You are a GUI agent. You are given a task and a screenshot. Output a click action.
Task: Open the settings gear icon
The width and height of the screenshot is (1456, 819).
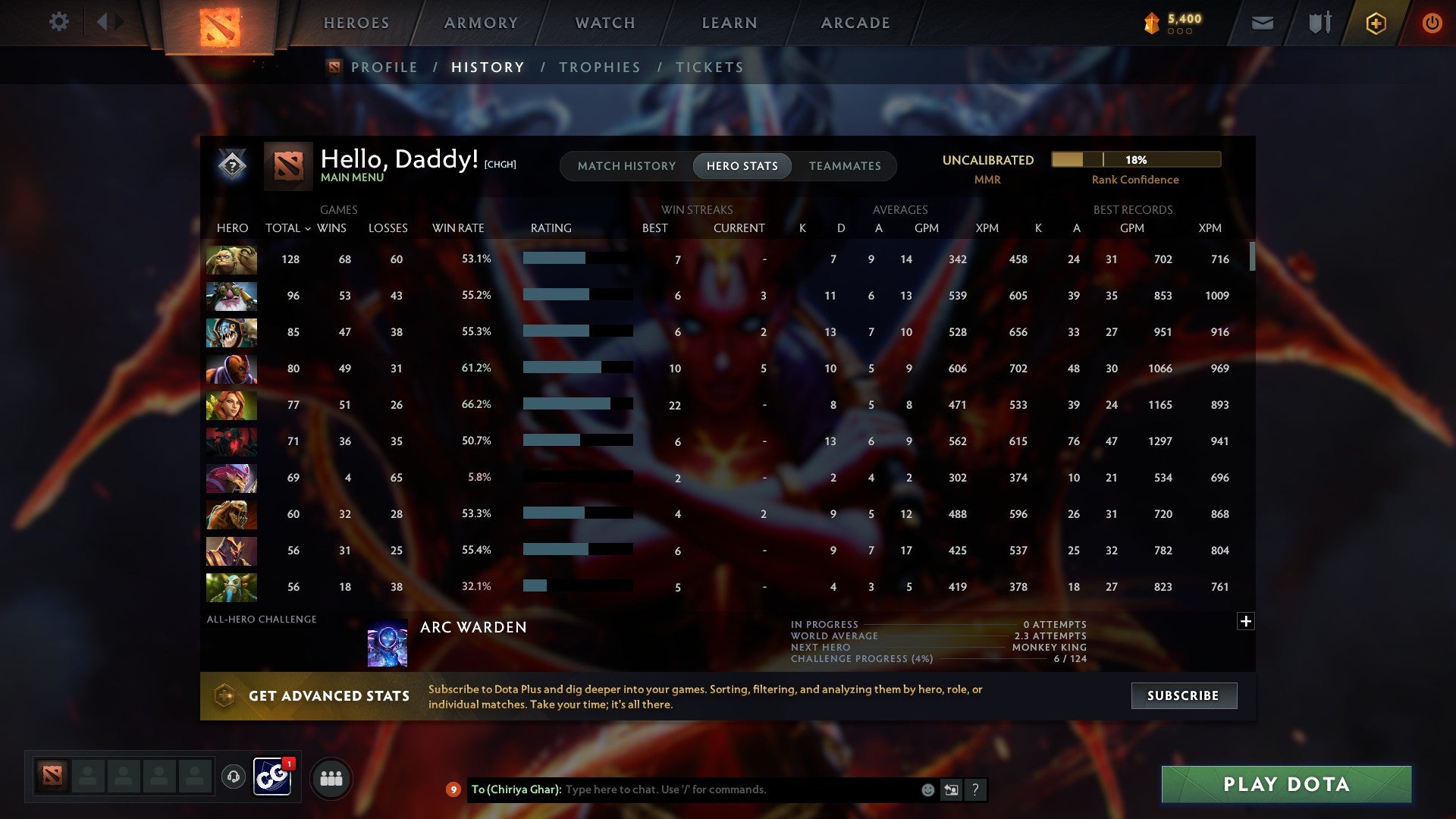59,22
